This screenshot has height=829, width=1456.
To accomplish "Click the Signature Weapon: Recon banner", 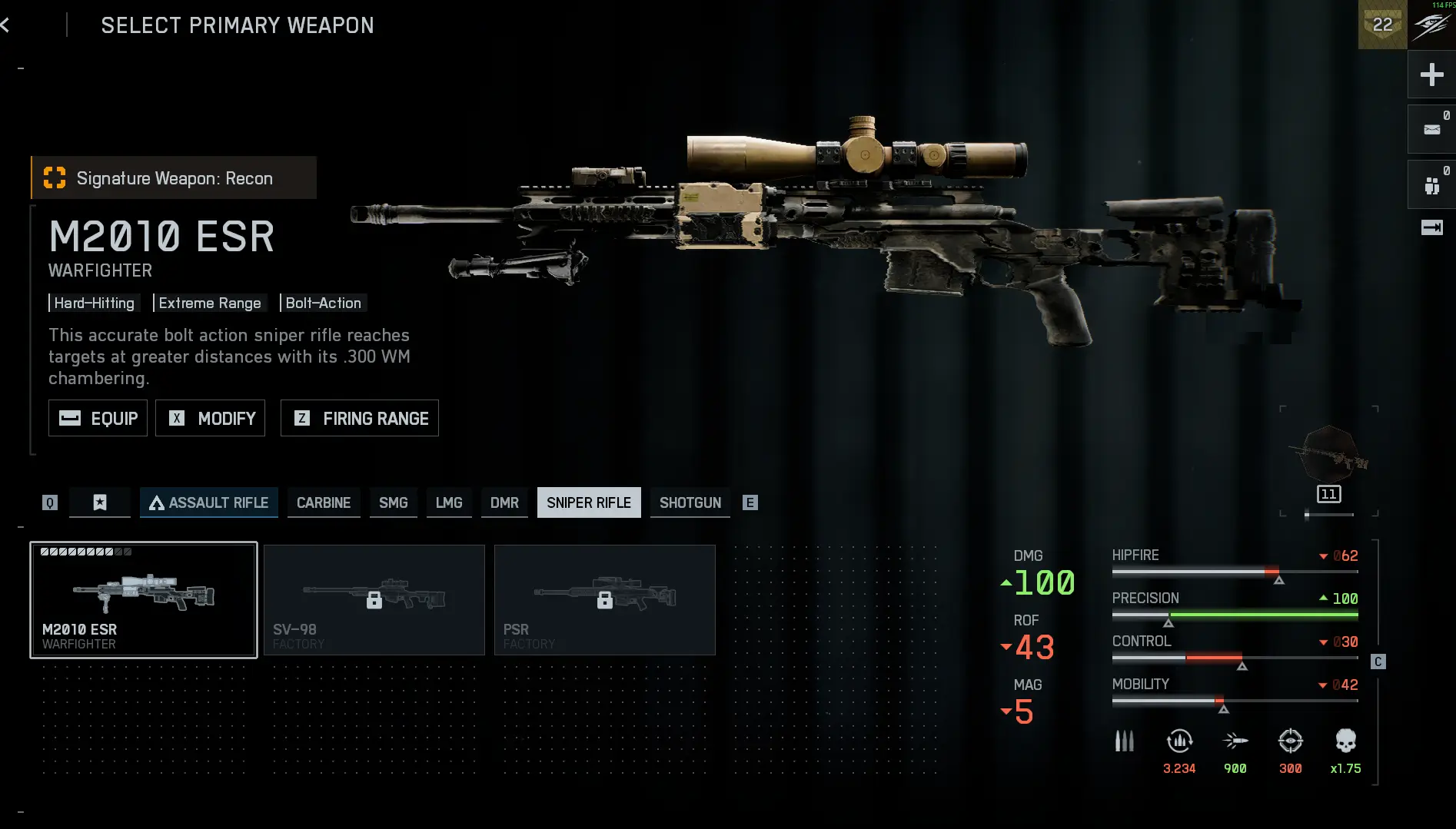I will (x=175, y=178).
